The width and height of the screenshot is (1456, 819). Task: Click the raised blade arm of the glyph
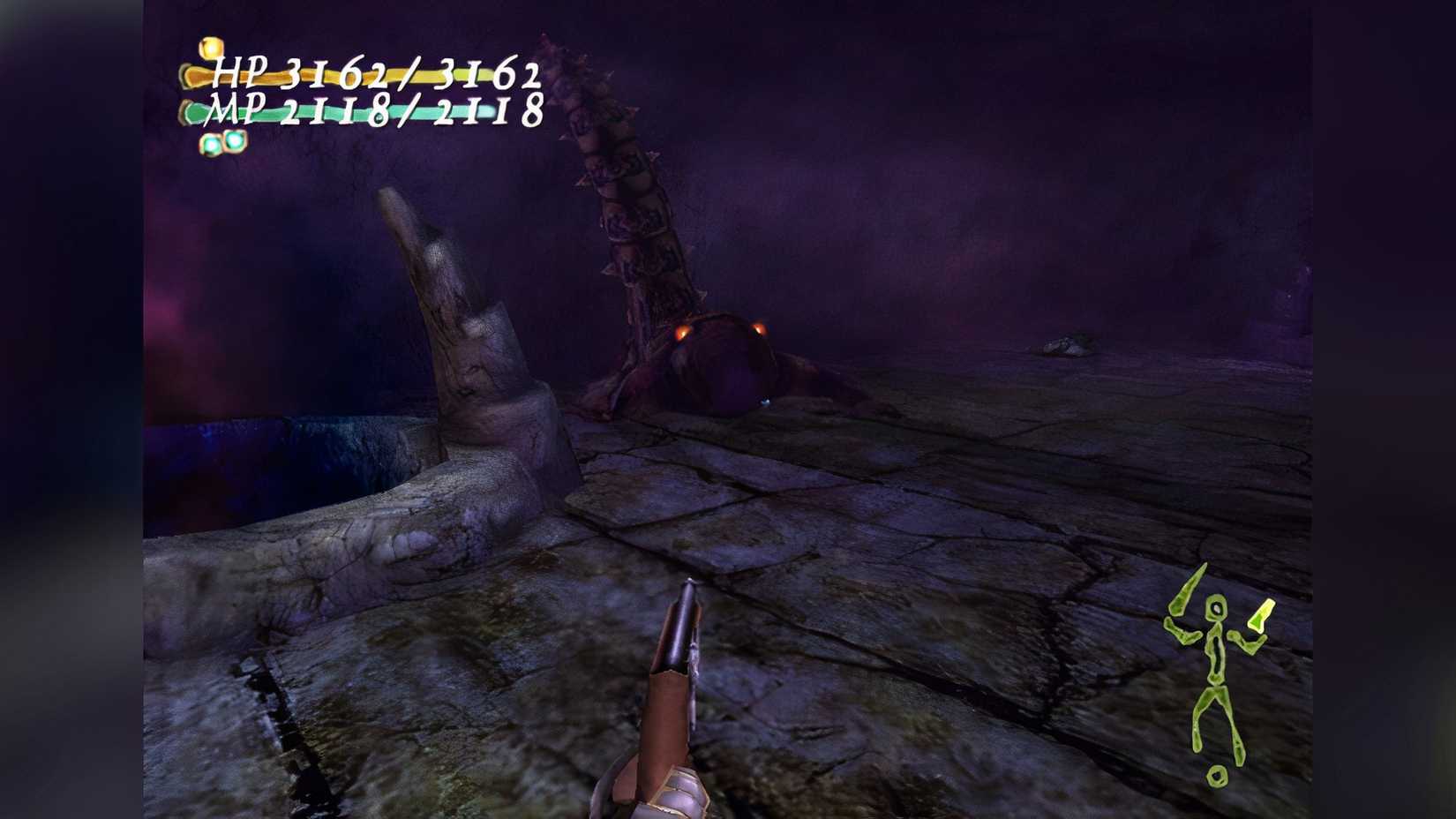click(x=1182, y=593)
